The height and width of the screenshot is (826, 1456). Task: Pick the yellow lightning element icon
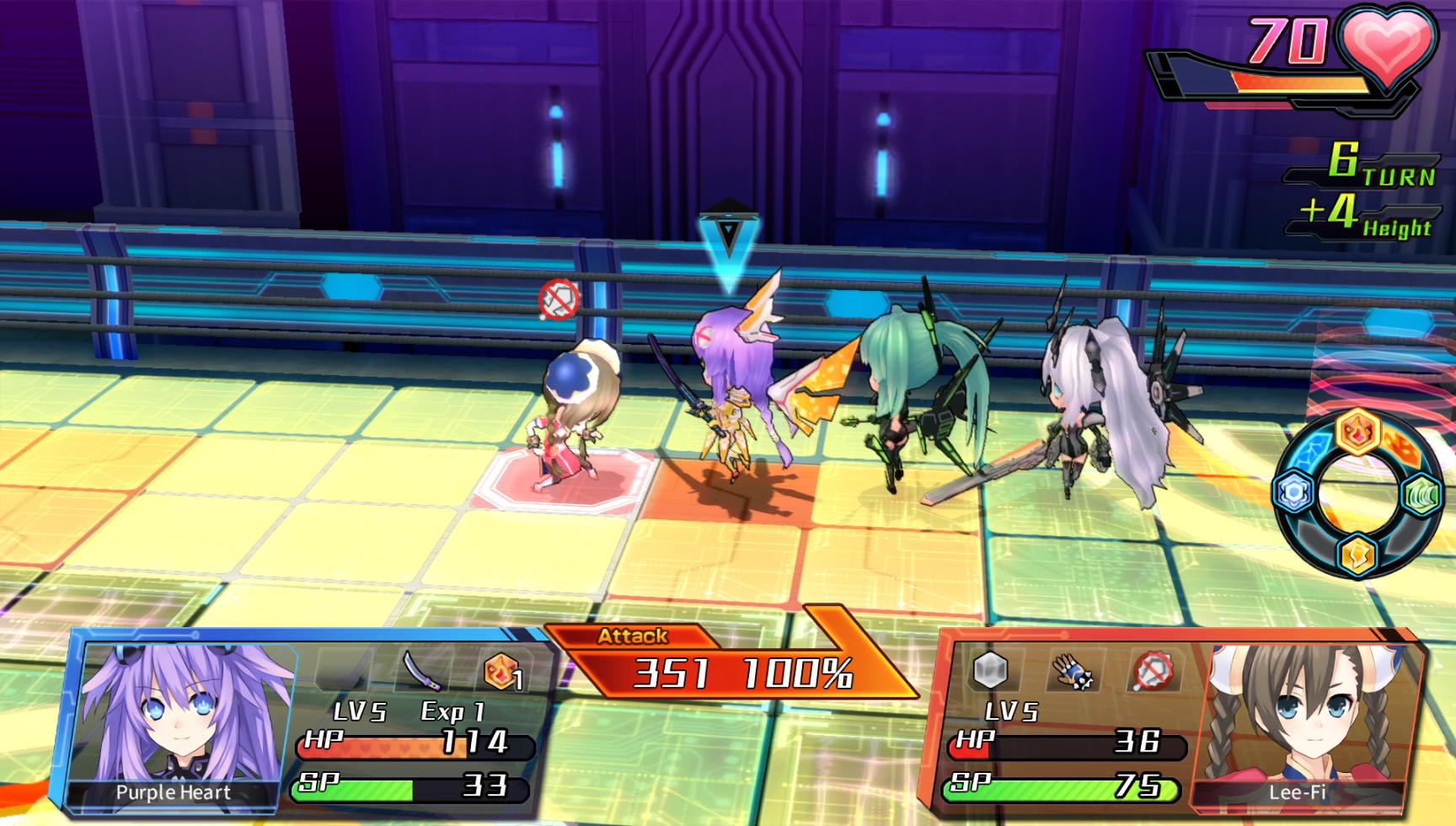point(1357,555)
